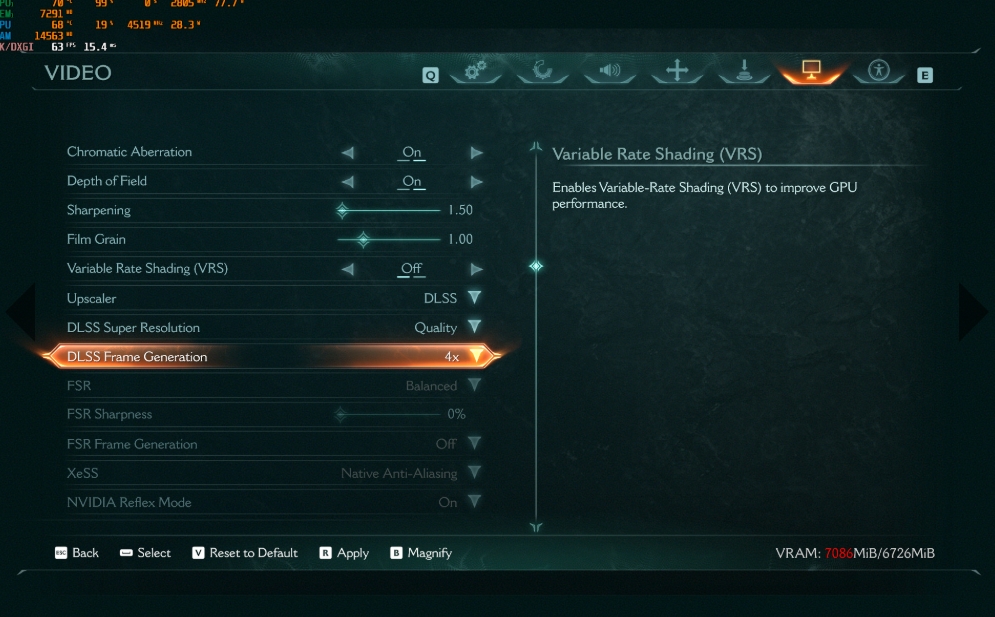
Task: Open the Upscaler dropdown
Action: coord(474,298)
